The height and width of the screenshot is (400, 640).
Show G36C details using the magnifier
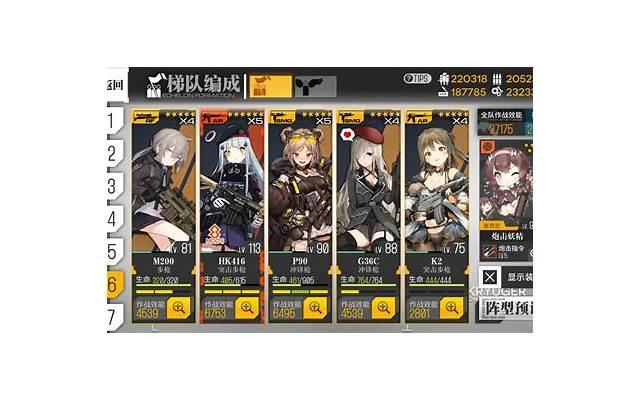tap(382, 308)
